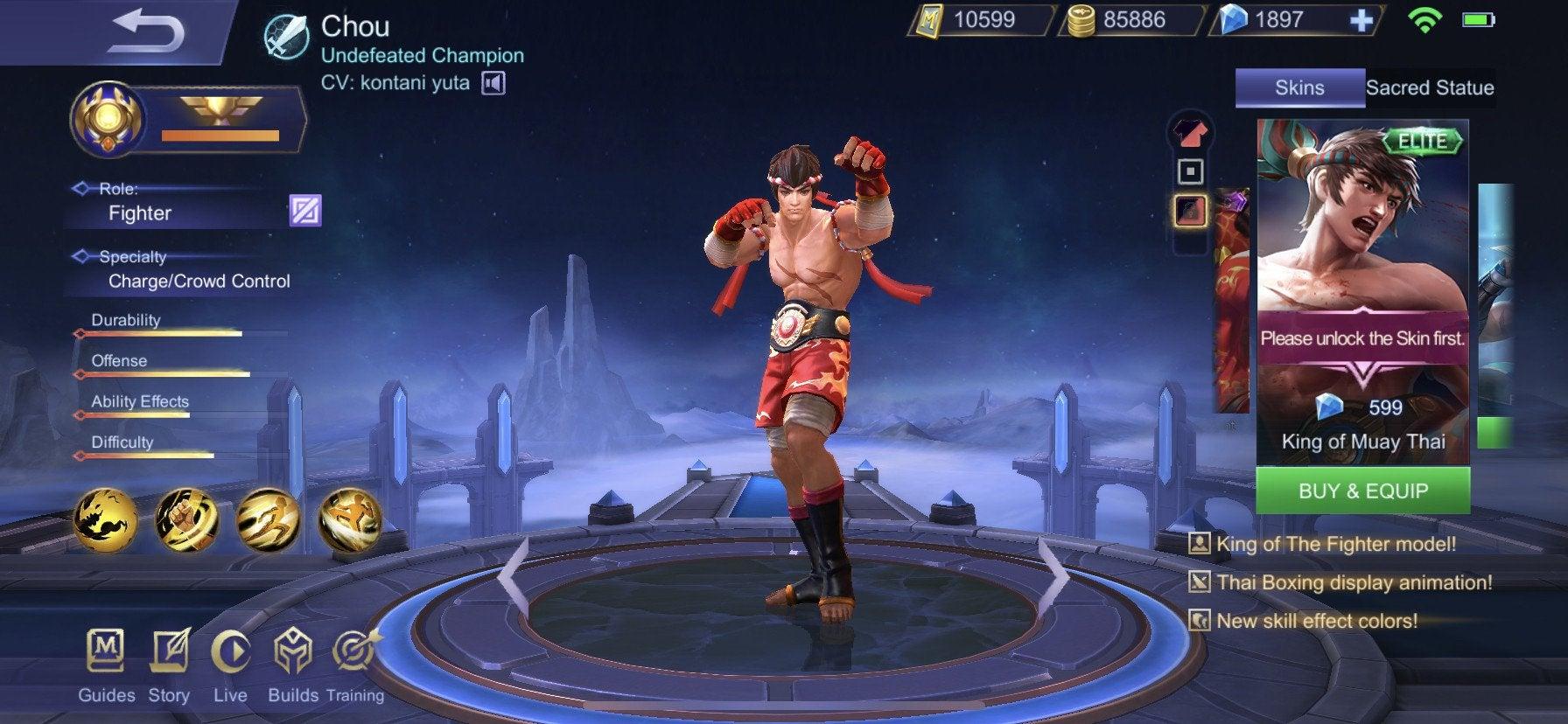
Task: Select the King of Muay Thai skin thumbnail
Action: [1360, 289]
